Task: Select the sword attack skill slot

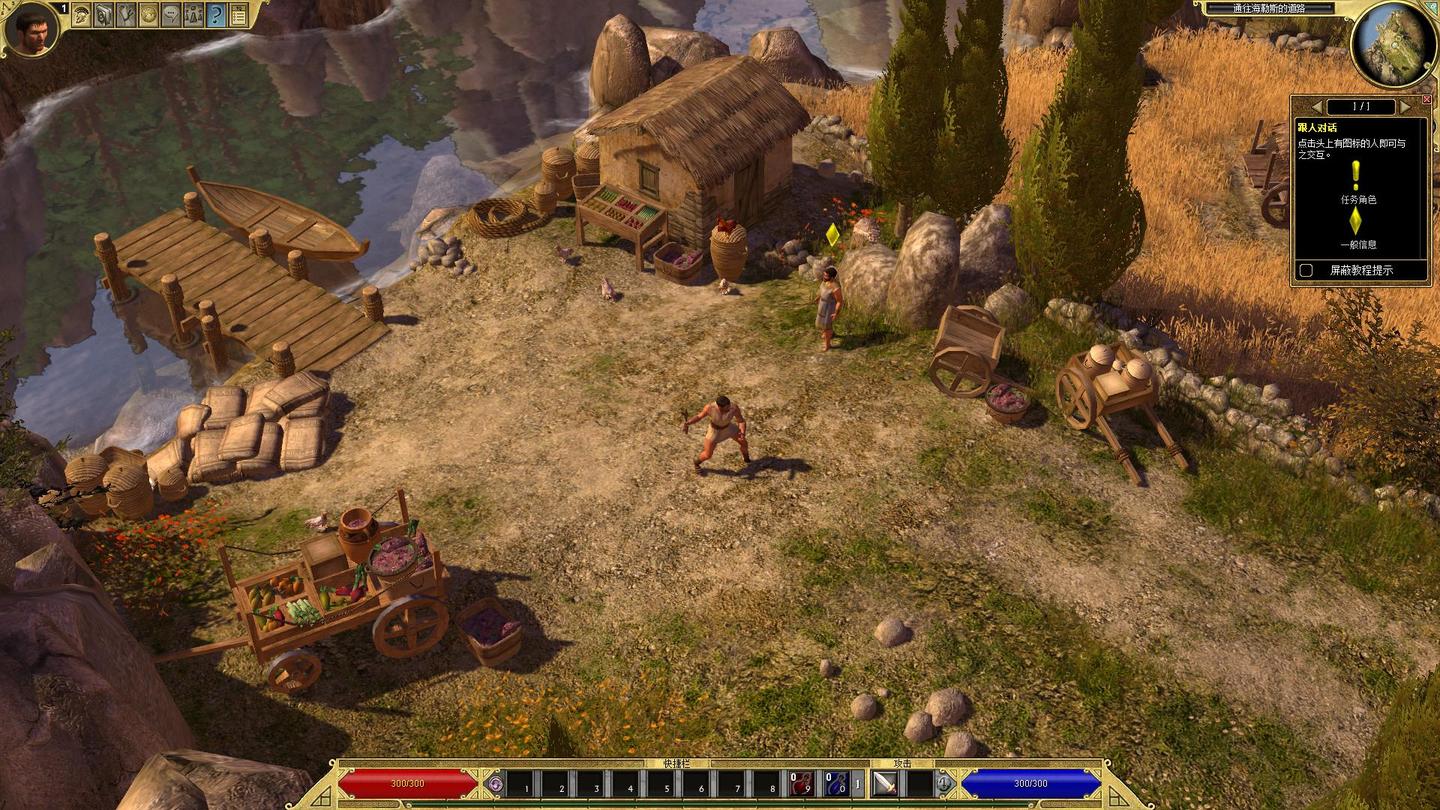Action: 885,784
